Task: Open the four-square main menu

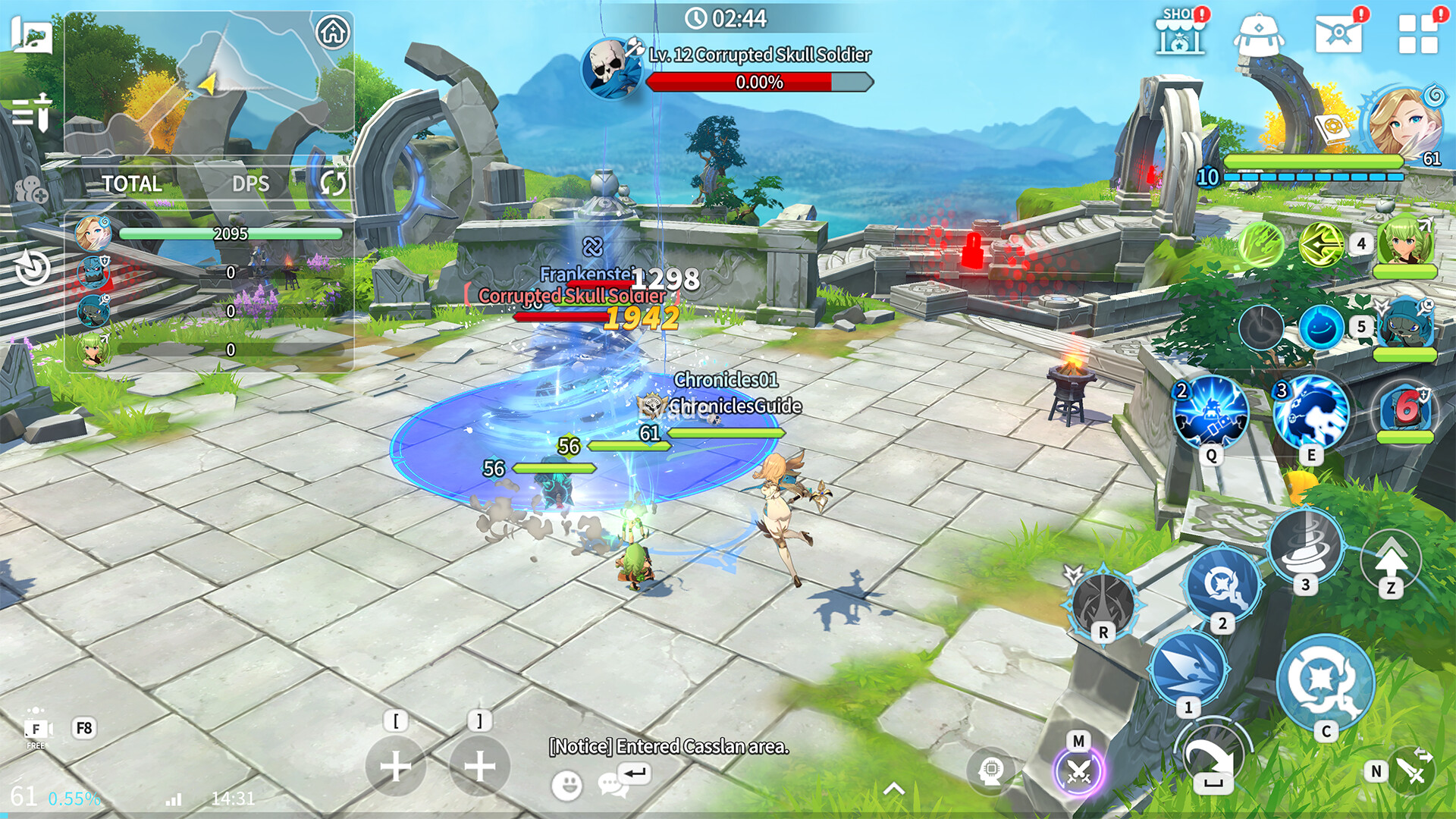Action: pyautogui.click(x=1417, y=34)
